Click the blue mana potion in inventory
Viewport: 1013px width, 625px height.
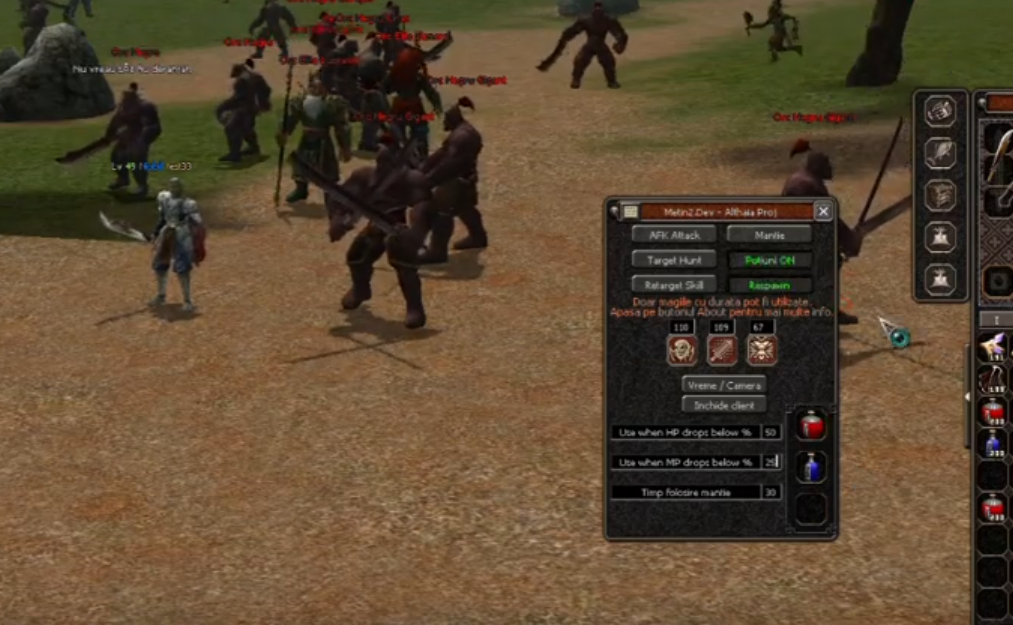(x=993, y=443)
